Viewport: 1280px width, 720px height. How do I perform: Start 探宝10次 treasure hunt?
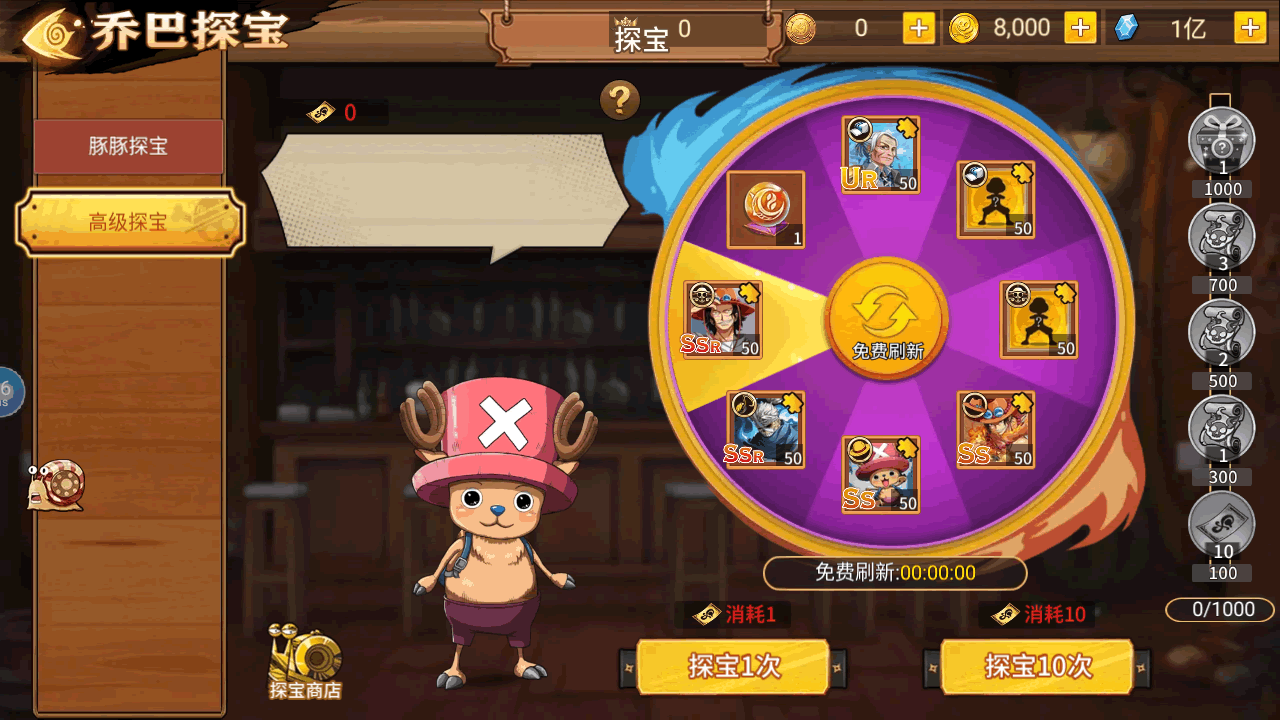(x=1037, y=666)
